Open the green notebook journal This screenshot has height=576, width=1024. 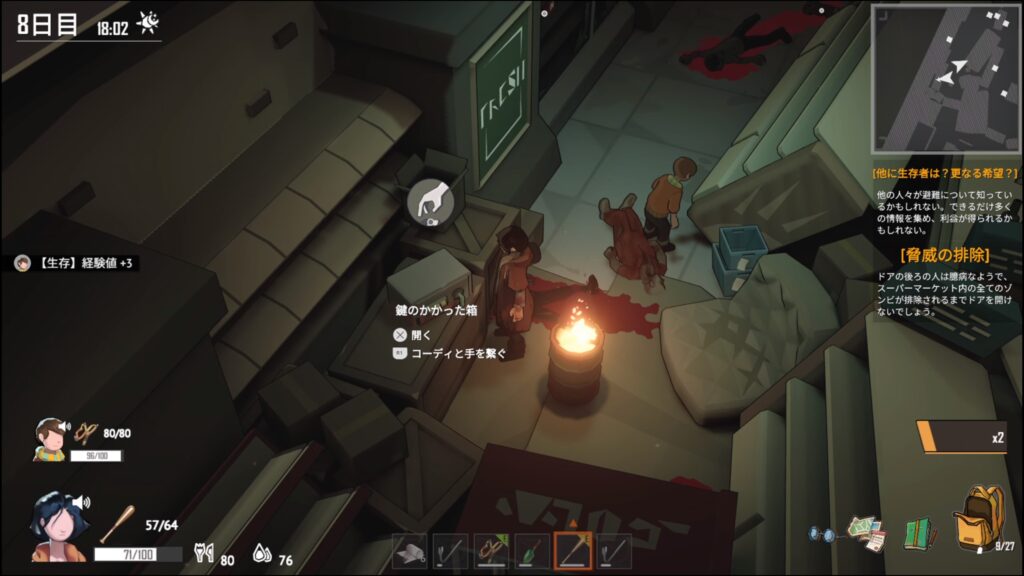coord(918,532)
